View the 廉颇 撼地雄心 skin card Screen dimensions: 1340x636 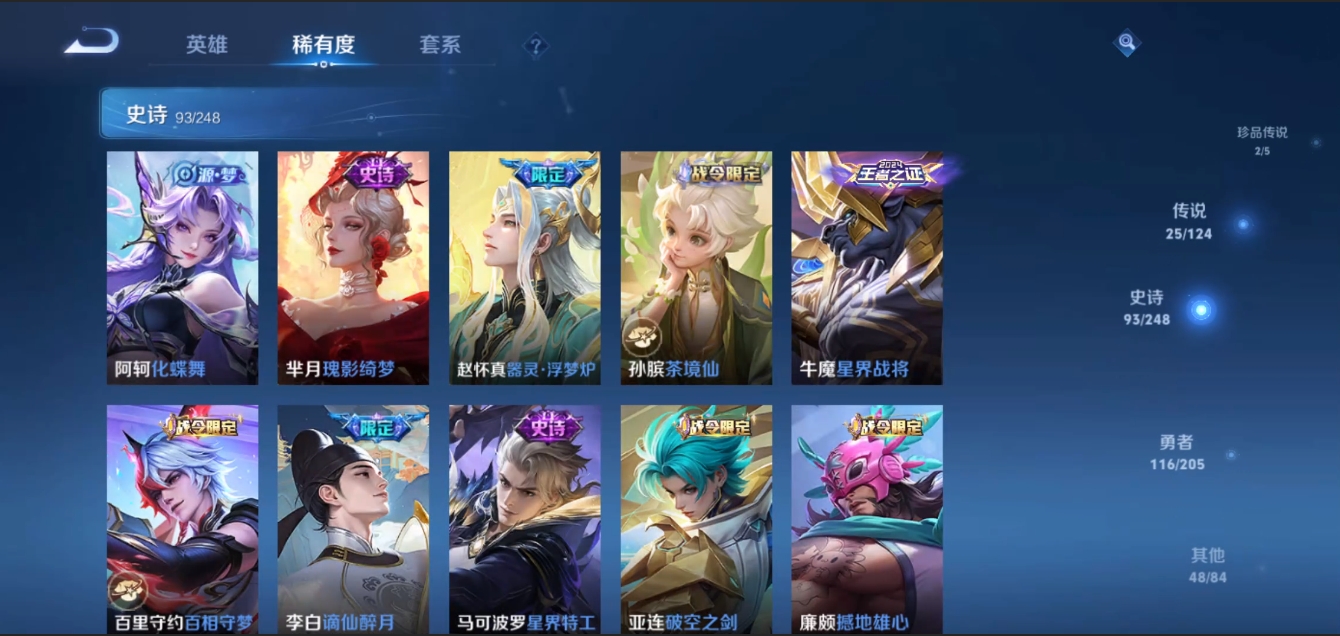coord(867,520)
